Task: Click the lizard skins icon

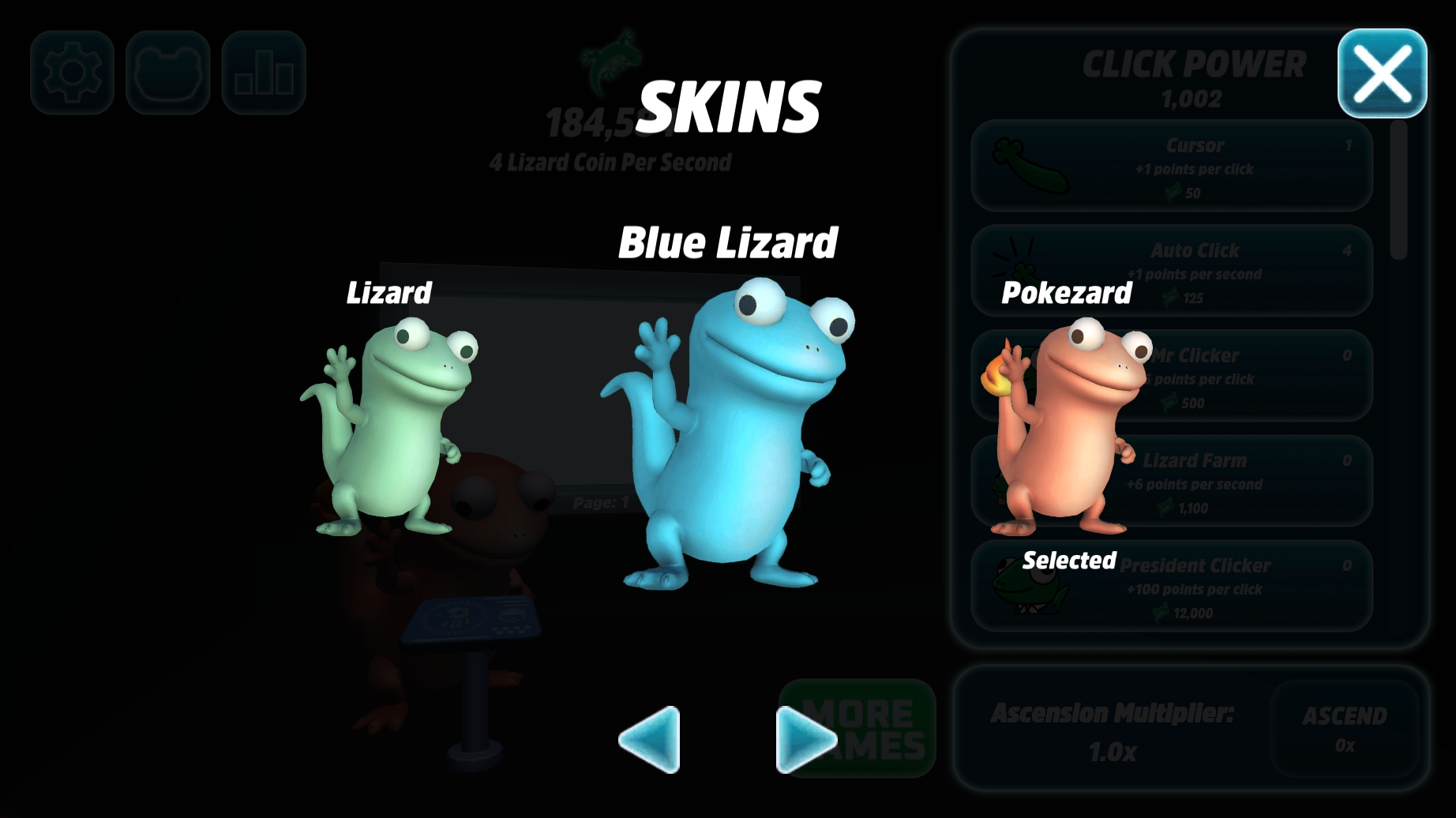Action: tap(167, 72)
